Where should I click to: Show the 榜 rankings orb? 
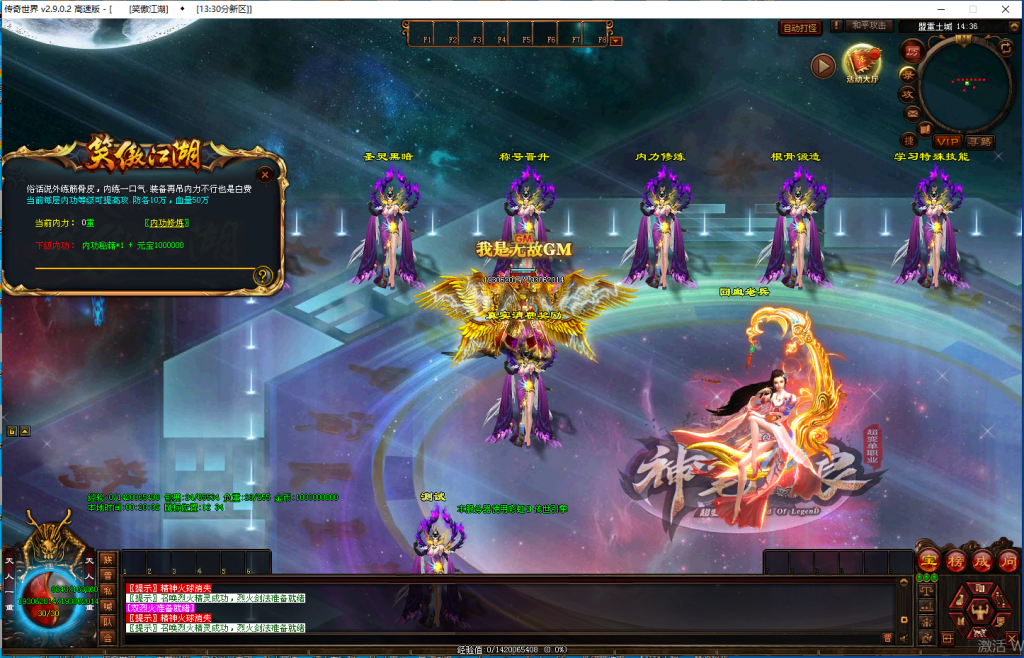tap(955, 561)
